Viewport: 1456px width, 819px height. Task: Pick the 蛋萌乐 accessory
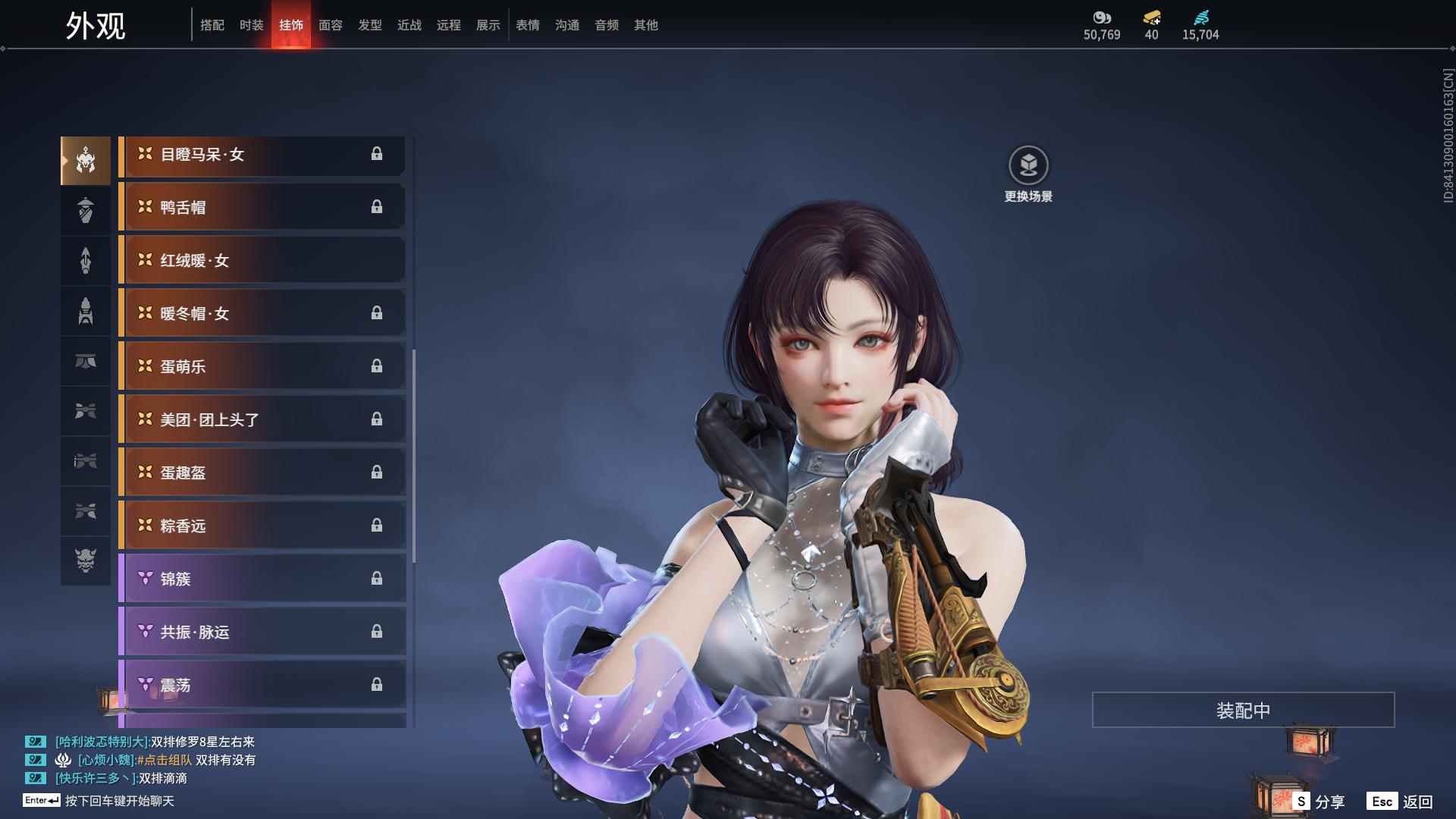(262, 366)
